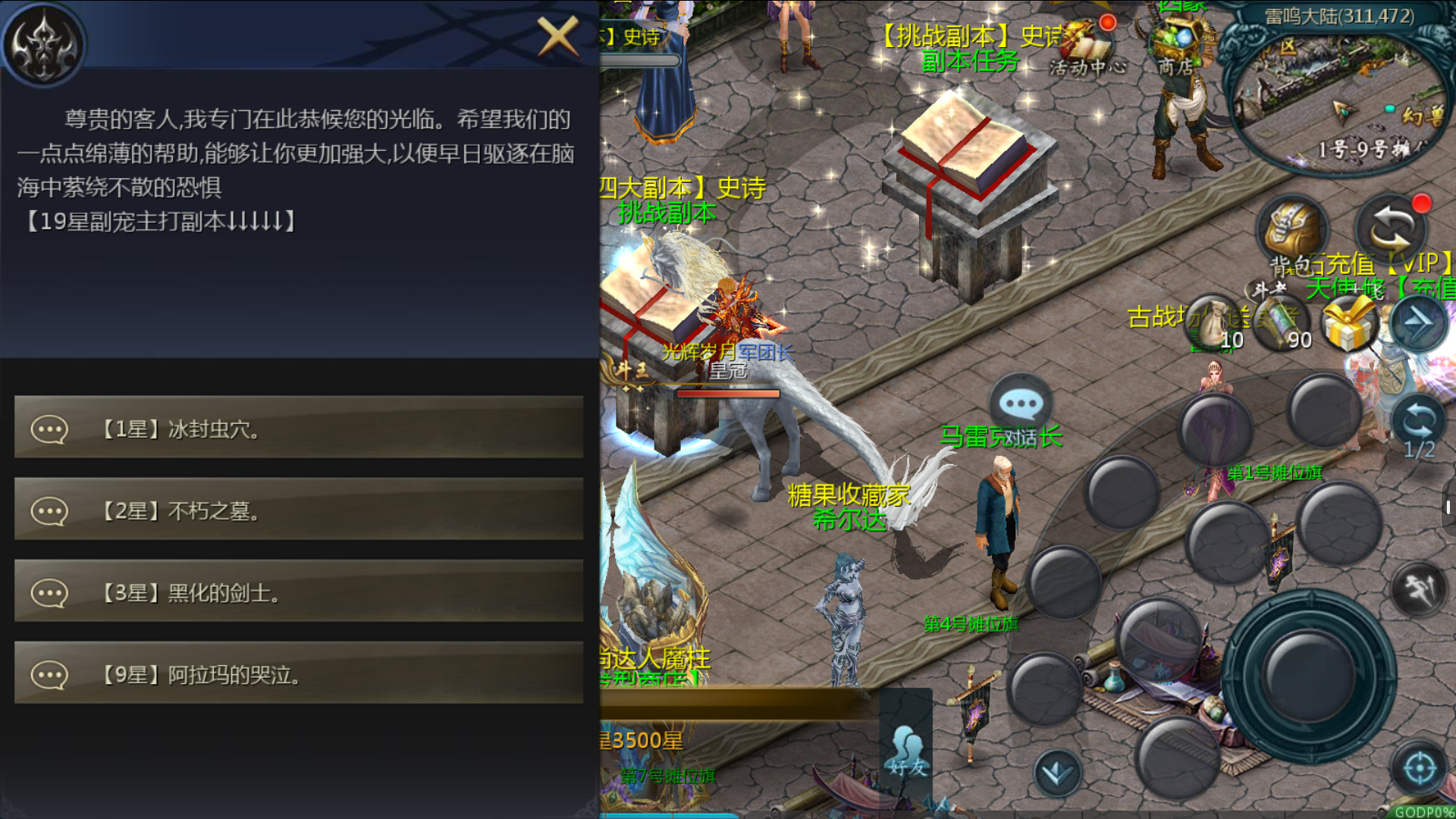
Task: Choose the 【9星】阿拉玛的哭泣 option
Action: coord(299,674)
